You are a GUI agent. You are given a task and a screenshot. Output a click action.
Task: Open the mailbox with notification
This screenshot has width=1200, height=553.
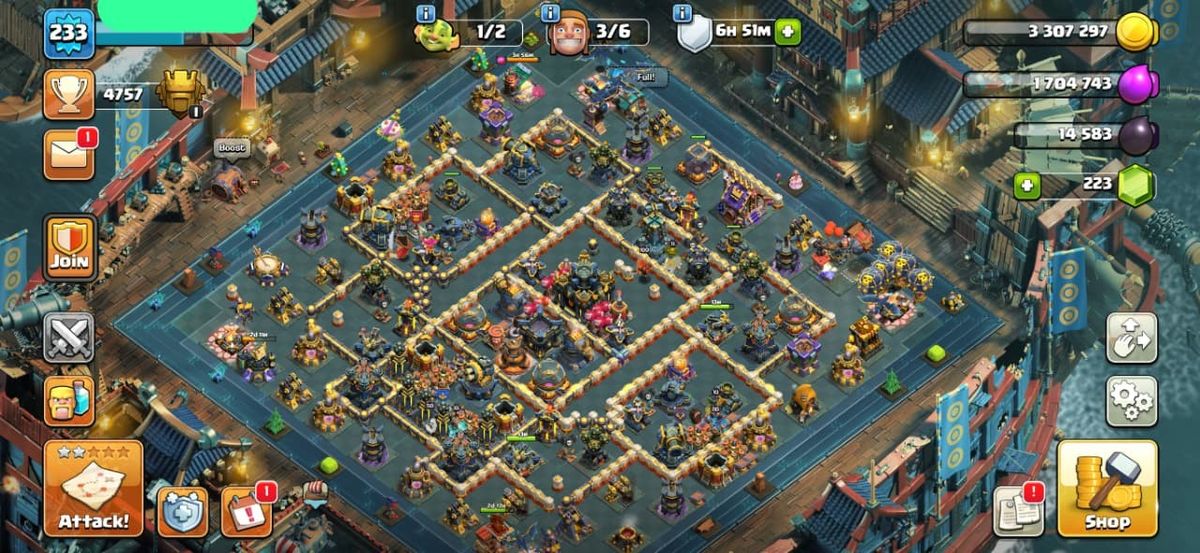point(69,156)
